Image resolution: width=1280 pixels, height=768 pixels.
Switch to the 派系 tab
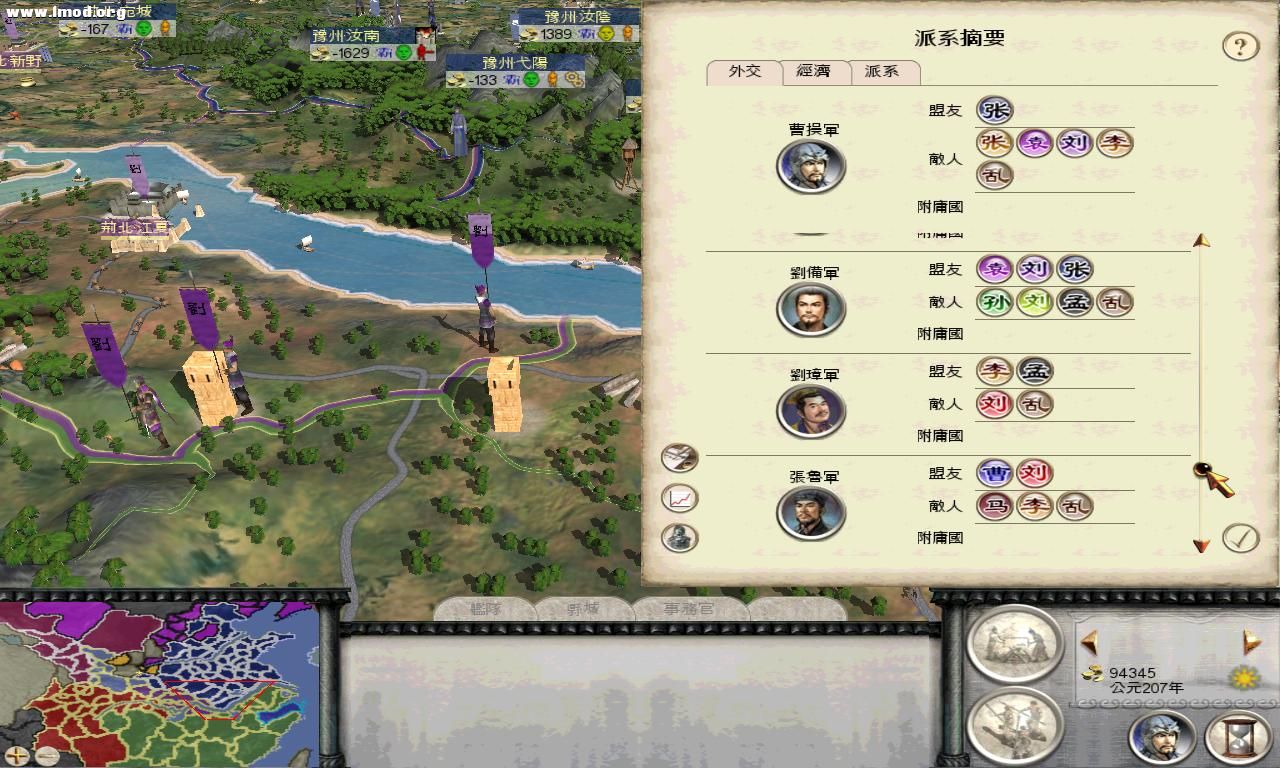pos(884,71)
